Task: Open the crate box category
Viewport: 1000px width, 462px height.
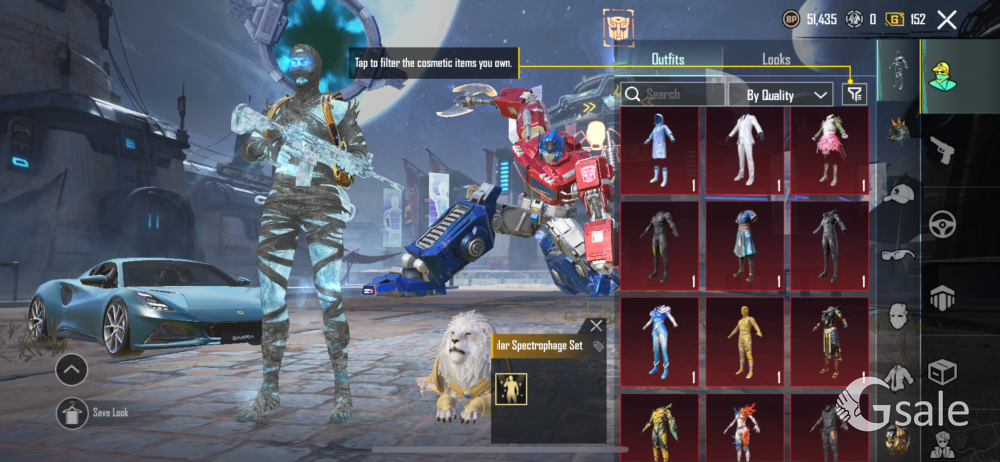Action: tap(941, 372)
